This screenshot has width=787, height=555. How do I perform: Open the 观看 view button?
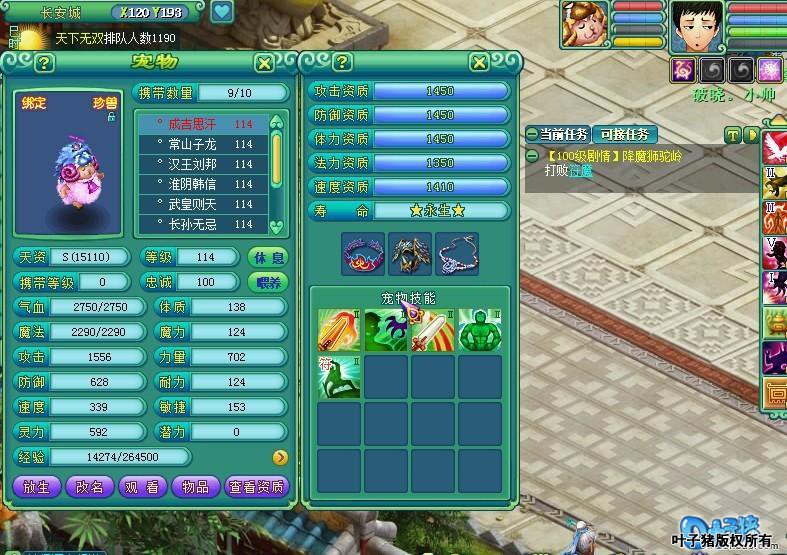(142, 487)
